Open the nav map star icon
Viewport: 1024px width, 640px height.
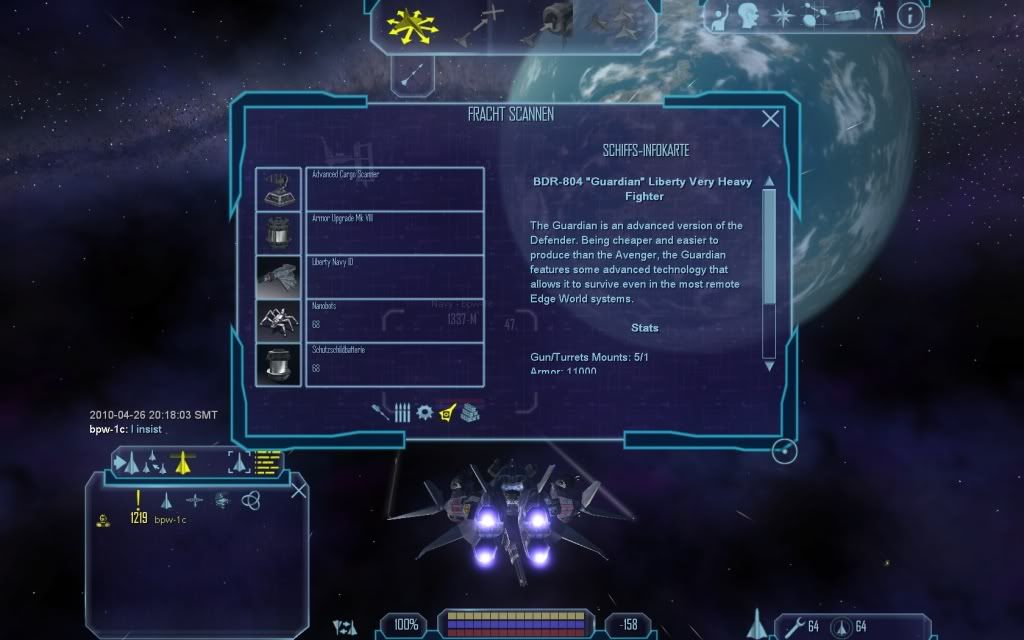click(785, 15)
